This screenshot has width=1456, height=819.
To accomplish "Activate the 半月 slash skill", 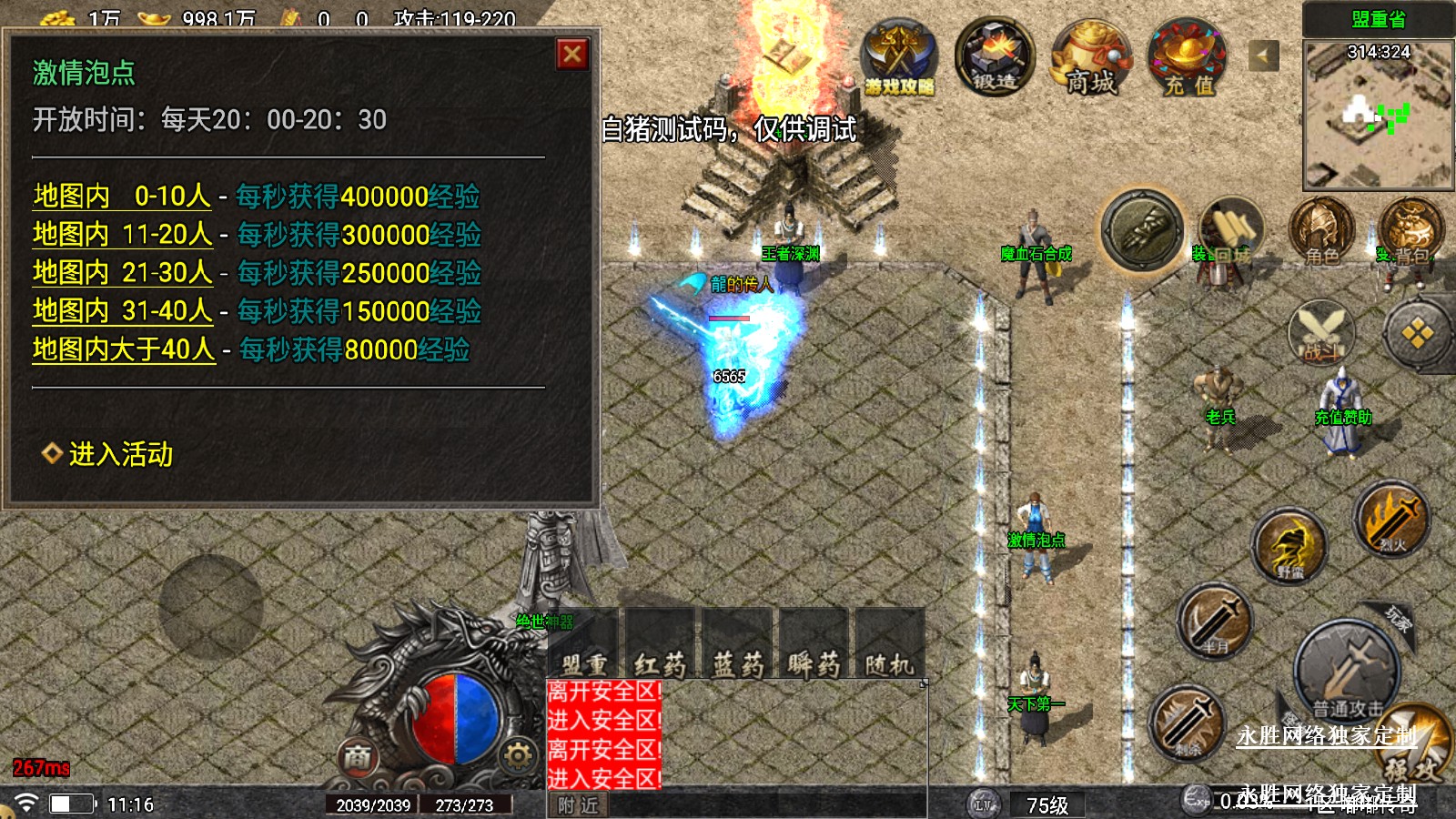I will (x=1214, y=622).
